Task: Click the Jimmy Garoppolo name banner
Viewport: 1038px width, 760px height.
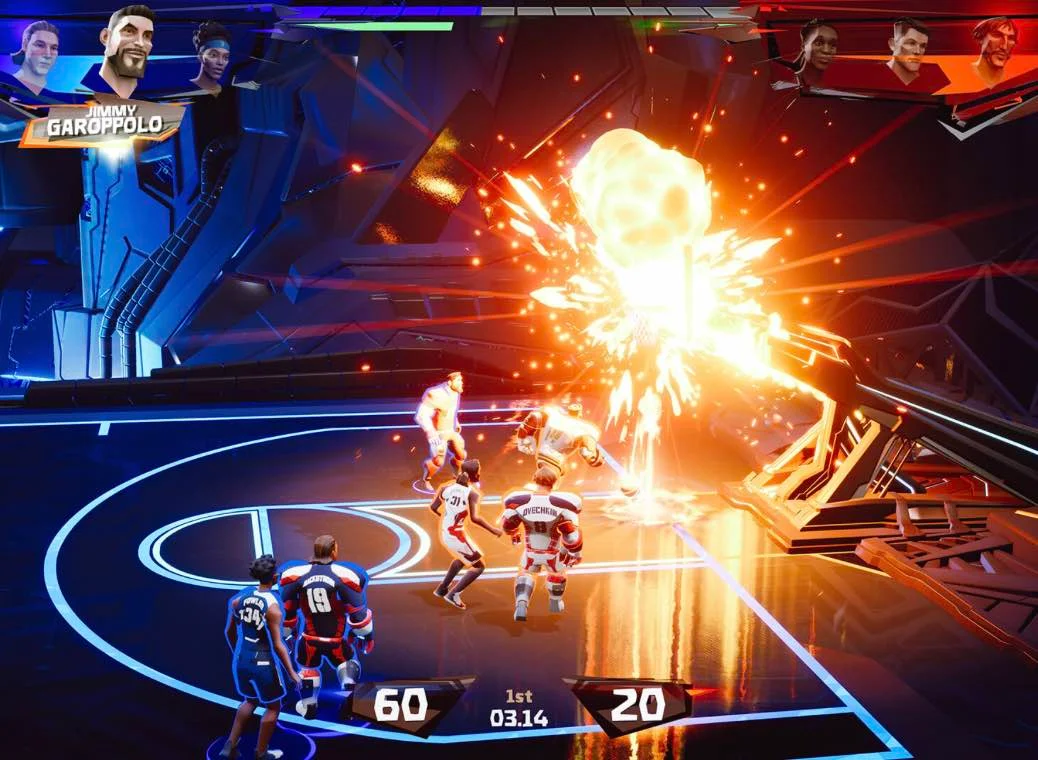Action: click(x=104, y=123)
